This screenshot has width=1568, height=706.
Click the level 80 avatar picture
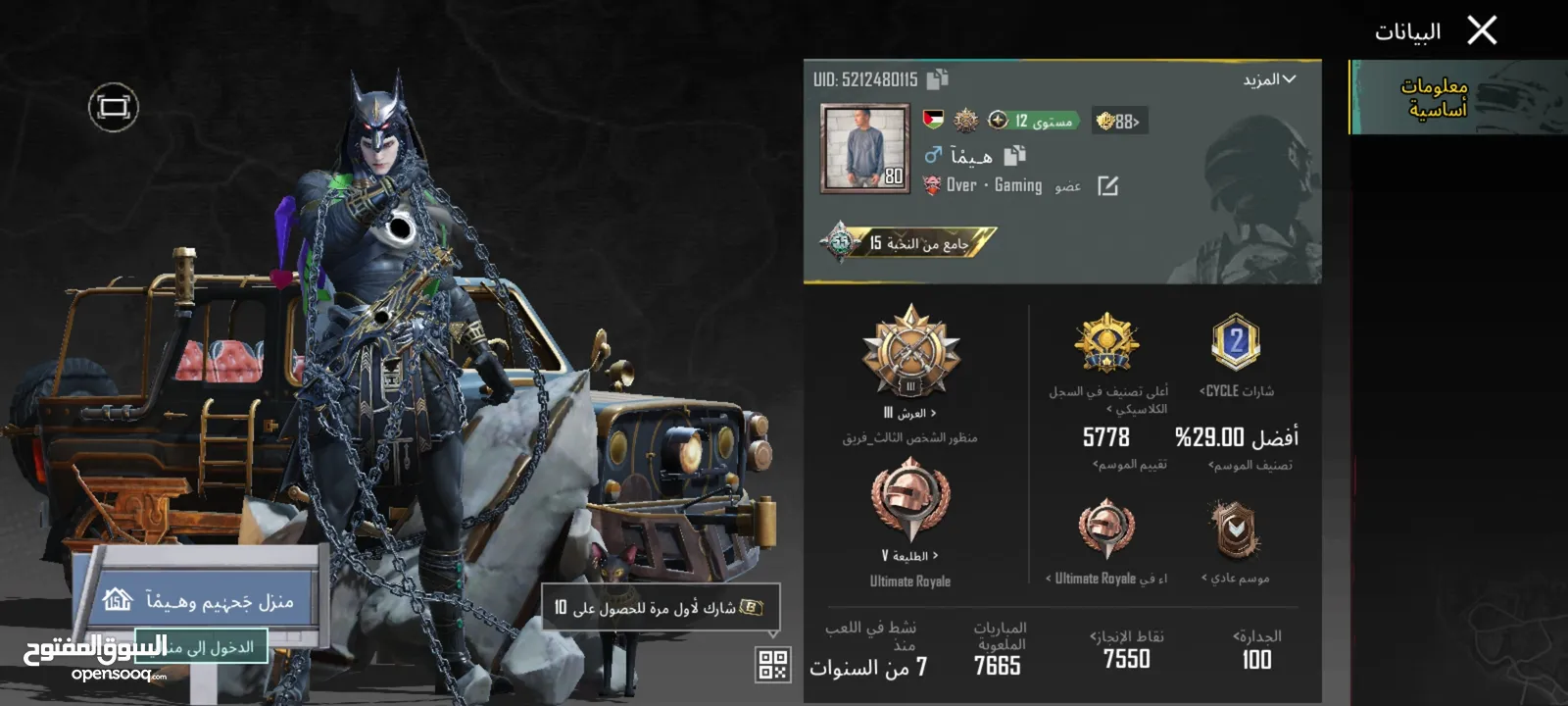(x=863, y=149)
